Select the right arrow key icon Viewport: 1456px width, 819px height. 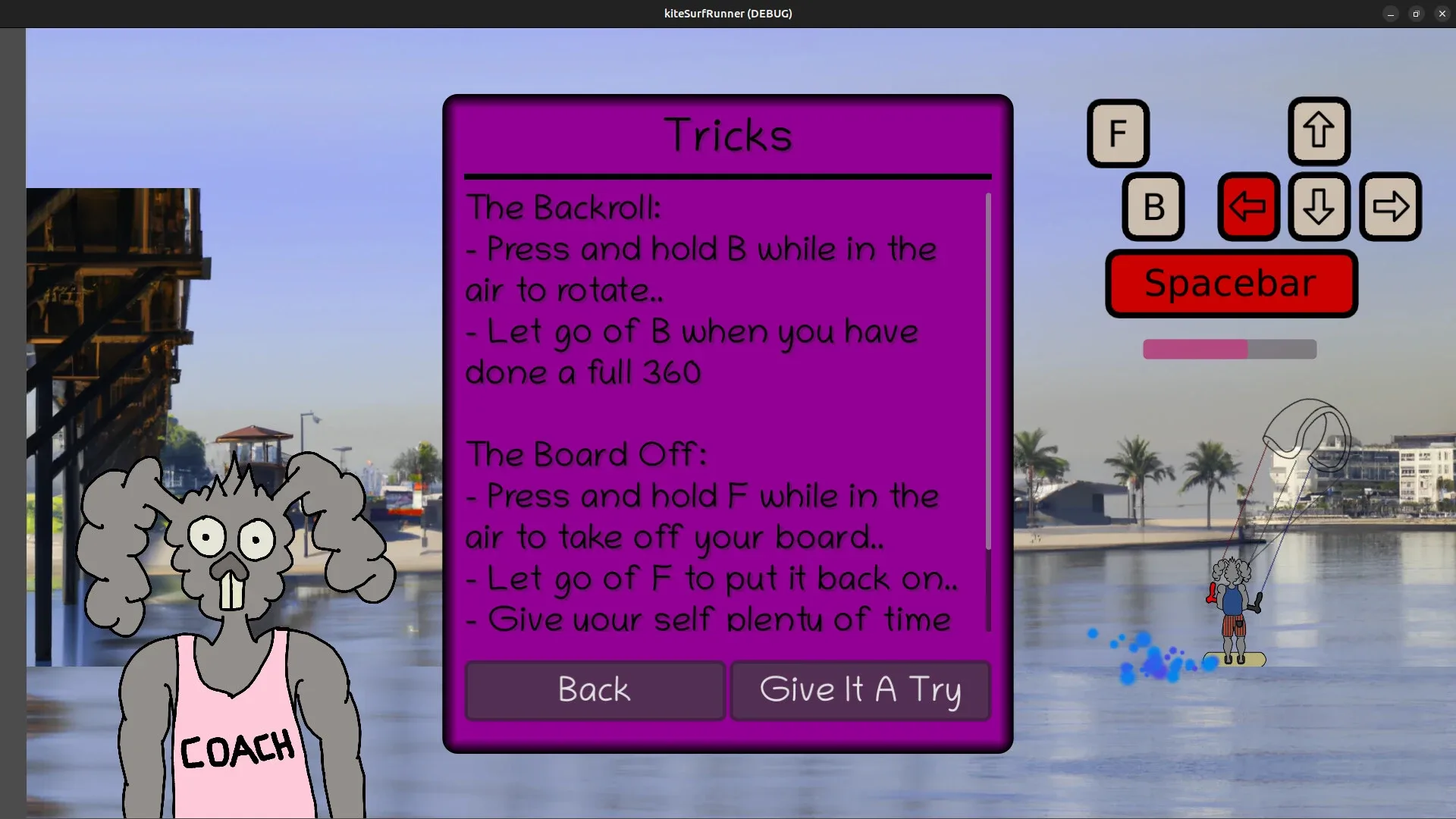(1391, 206)
